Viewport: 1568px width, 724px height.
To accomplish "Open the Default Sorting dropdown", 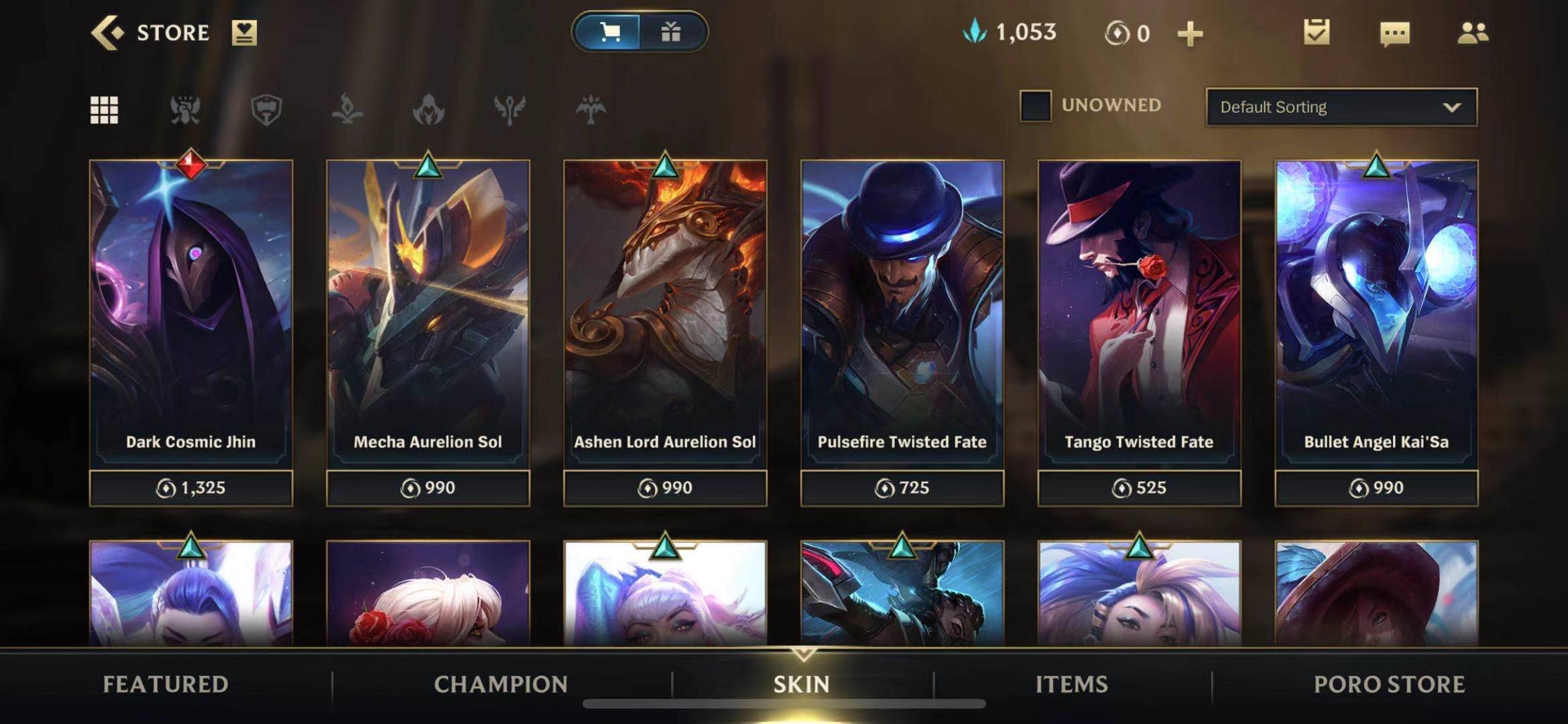I will [1341, 107].
